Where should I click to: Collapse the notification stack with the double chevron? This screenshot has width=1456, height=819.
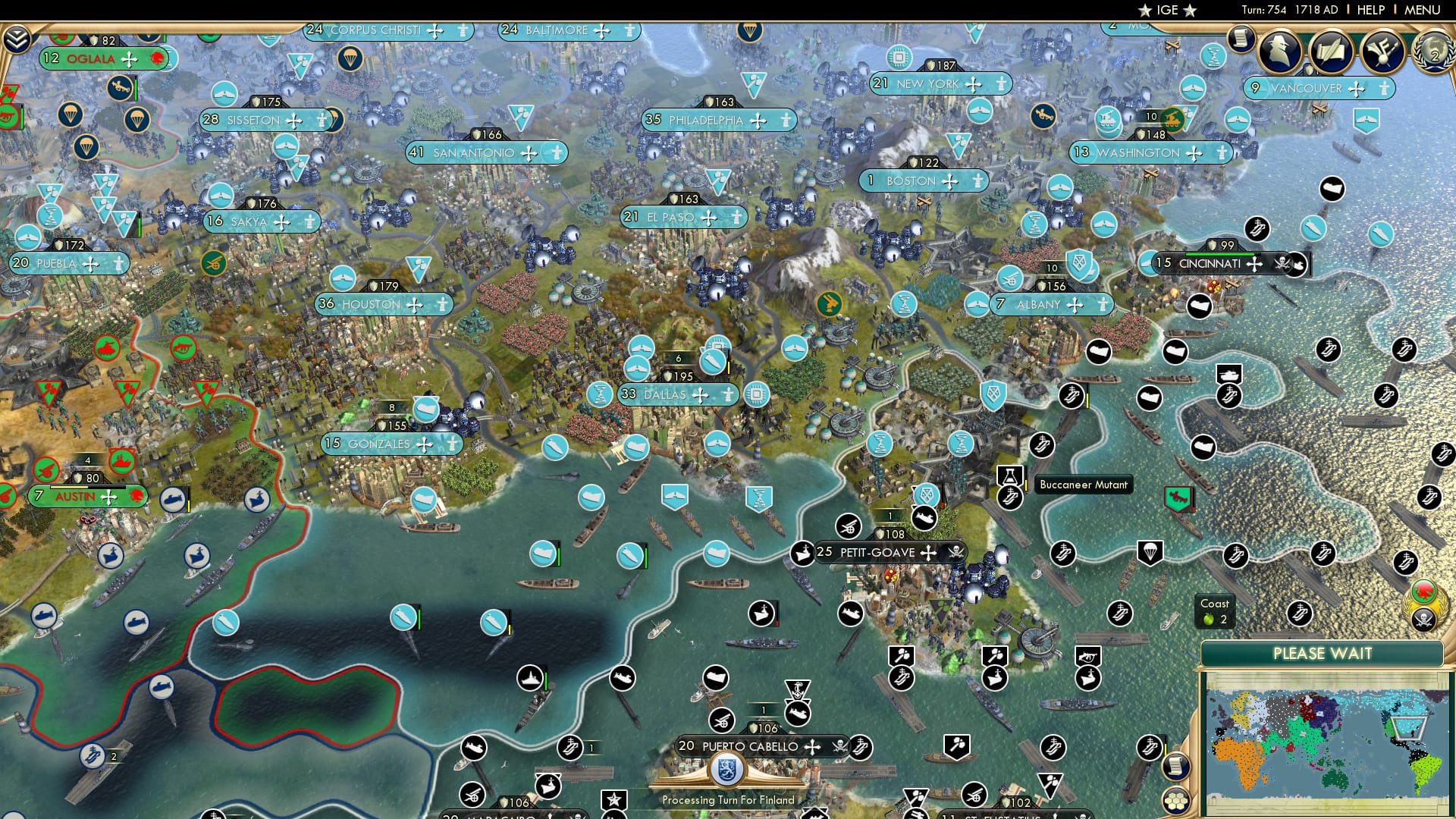tap(15, 39)
